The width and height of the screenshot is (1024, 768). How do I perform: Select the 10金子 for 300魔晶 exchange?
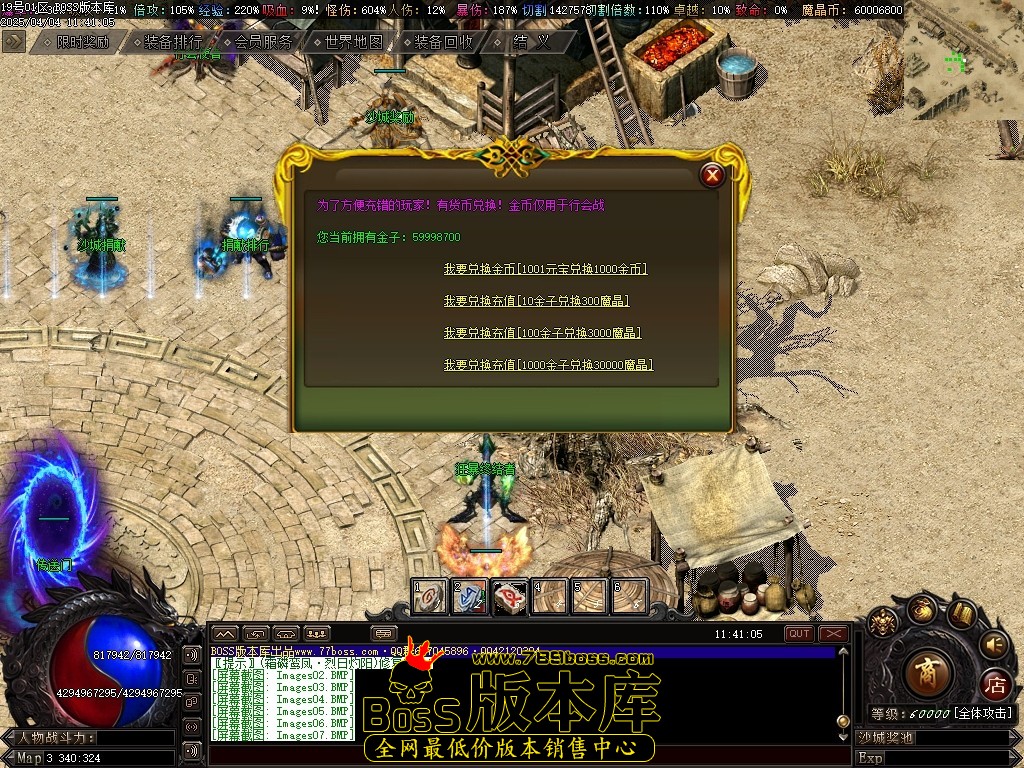[536, 301]
